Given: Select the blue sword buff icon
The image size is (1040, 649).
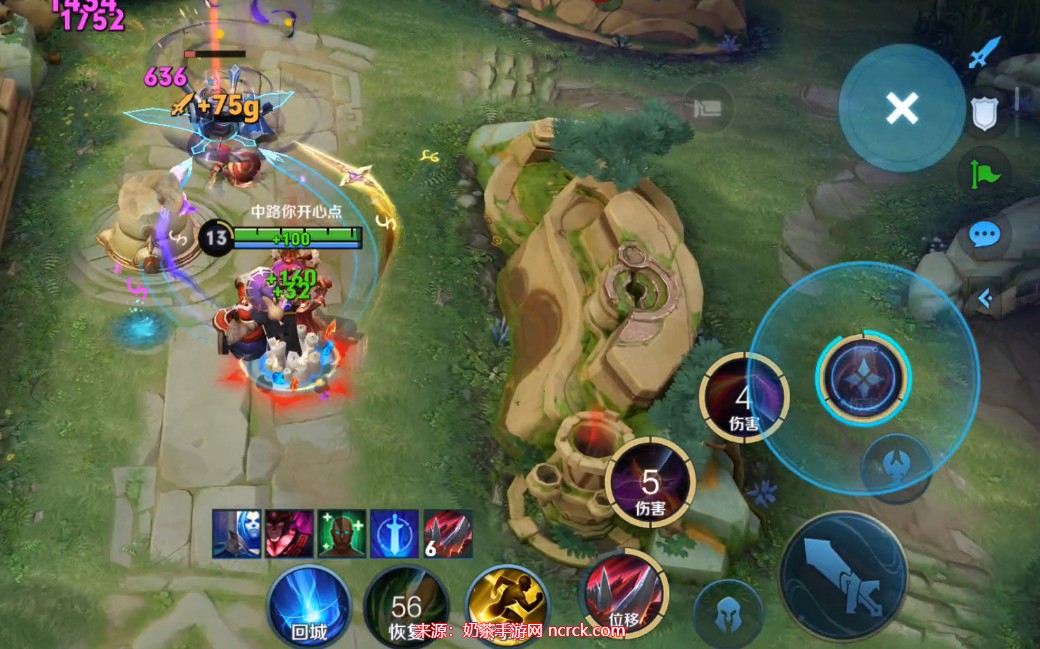Looking at the screenshot, I should click(x=394, y=533).
